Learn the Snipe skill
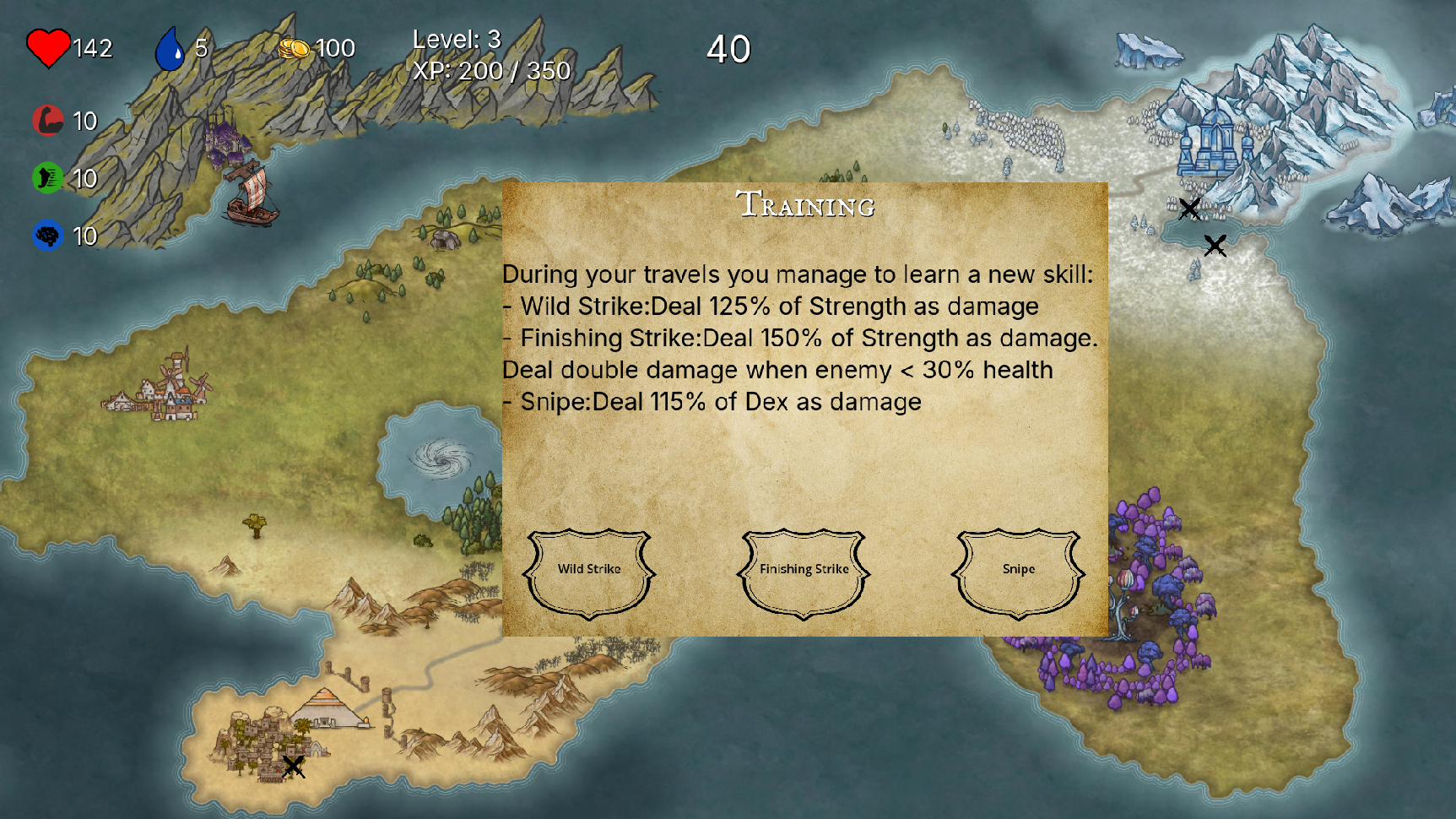The image size is (1456, 819). (1018, 572)
